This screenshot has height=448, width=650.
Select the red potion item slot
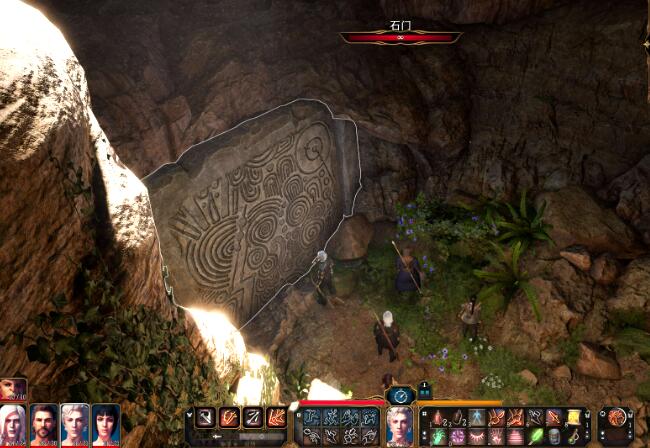[x=437, y=418]
